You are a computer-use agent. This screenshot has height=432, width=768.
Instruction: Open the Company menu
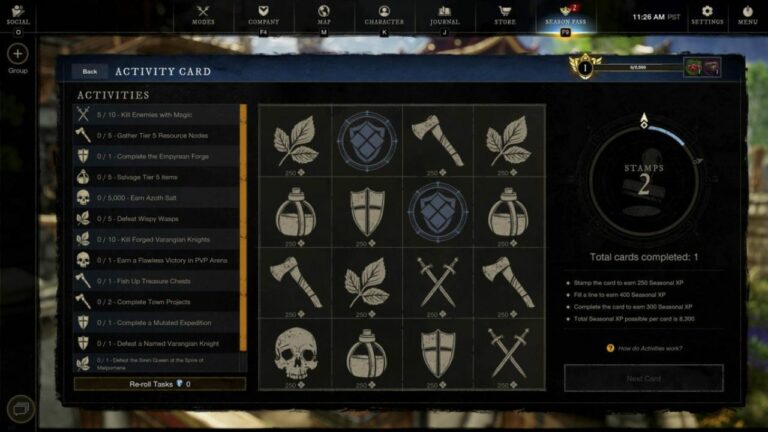click(x=264, y=15)
